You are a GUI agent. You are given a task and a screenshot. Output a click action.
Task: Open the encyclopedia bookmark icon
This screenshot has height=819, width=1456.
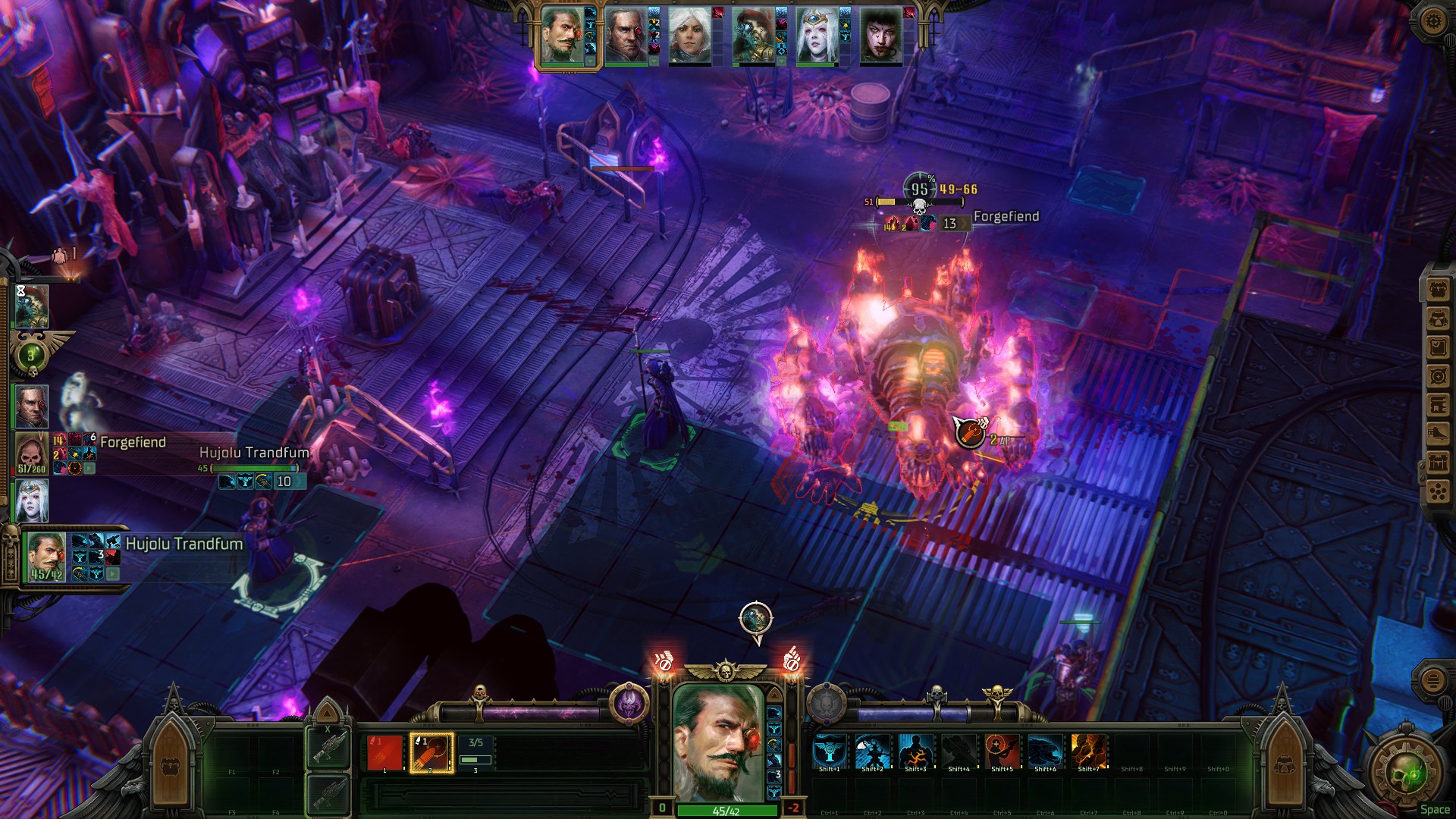pos(1438,405)
